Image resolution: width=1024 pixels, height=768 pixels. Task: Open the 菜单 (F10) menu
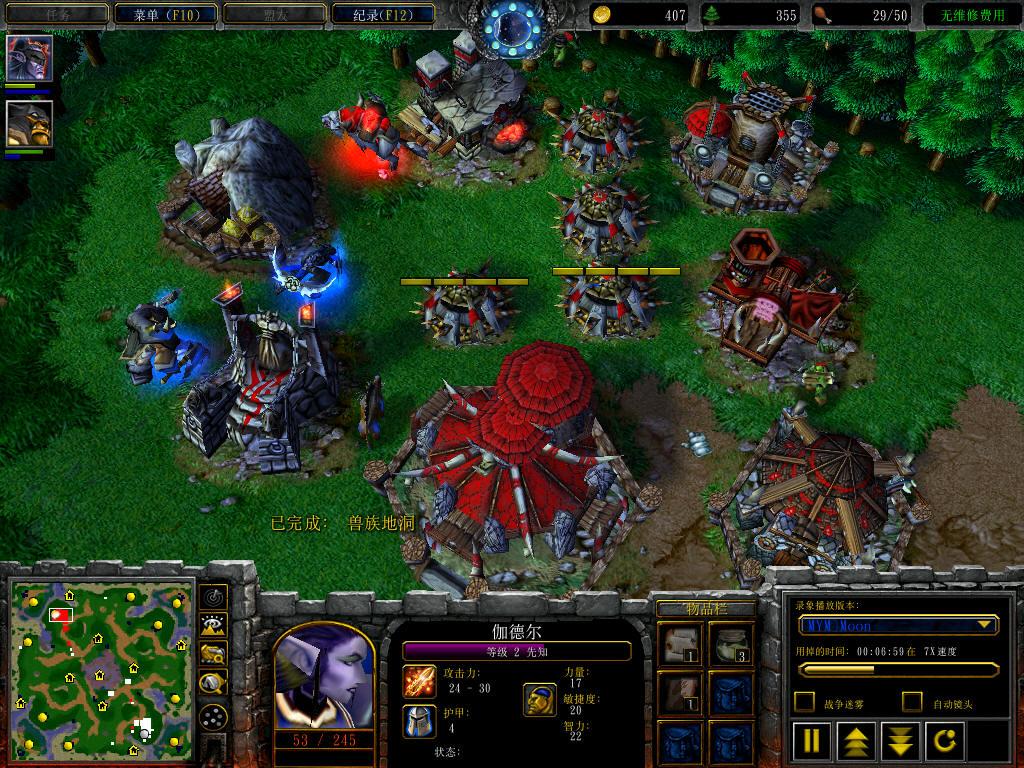point(165,14)
